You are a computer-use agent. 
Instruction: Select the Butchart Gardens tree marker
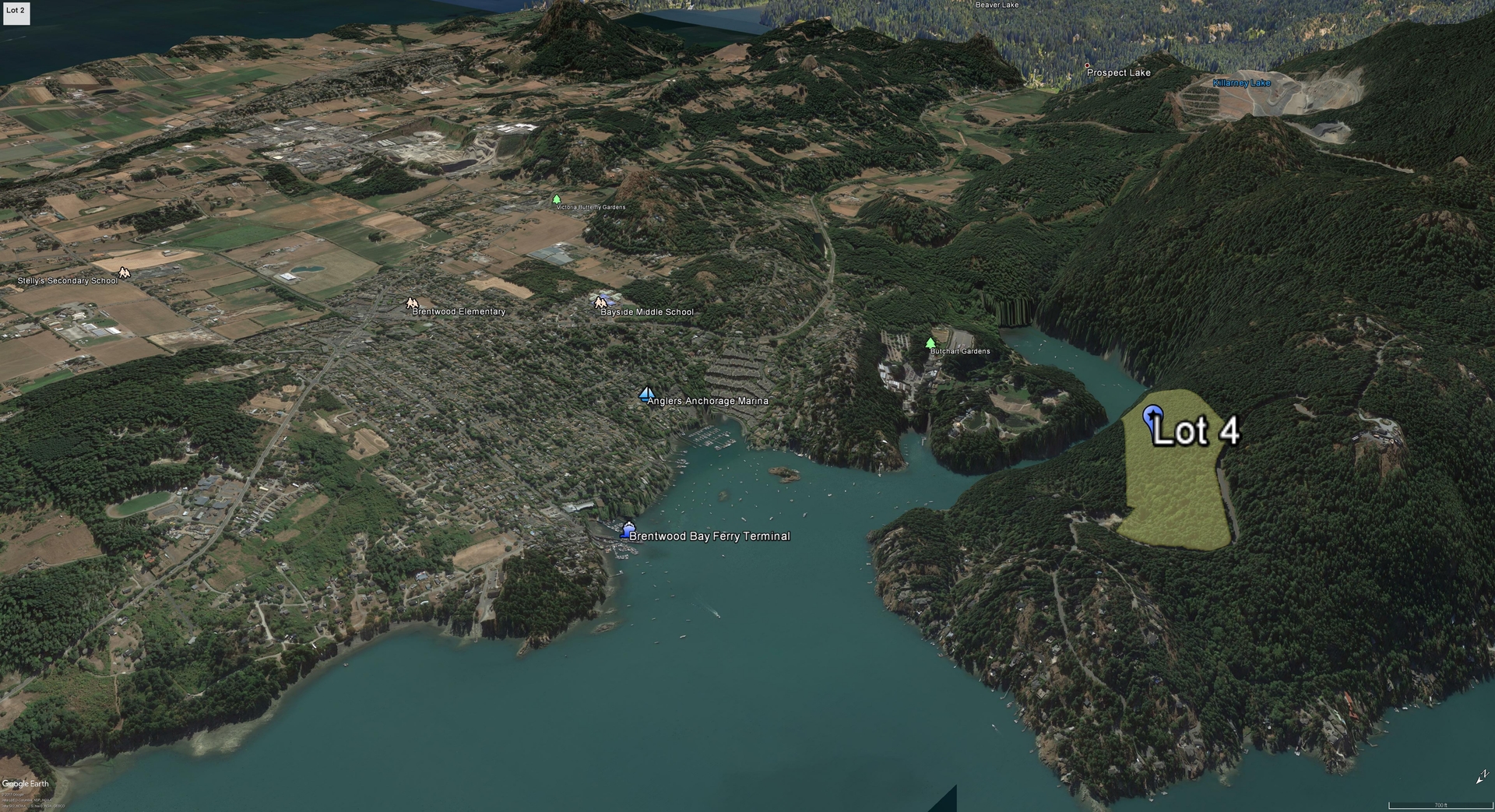coord(930,343)
